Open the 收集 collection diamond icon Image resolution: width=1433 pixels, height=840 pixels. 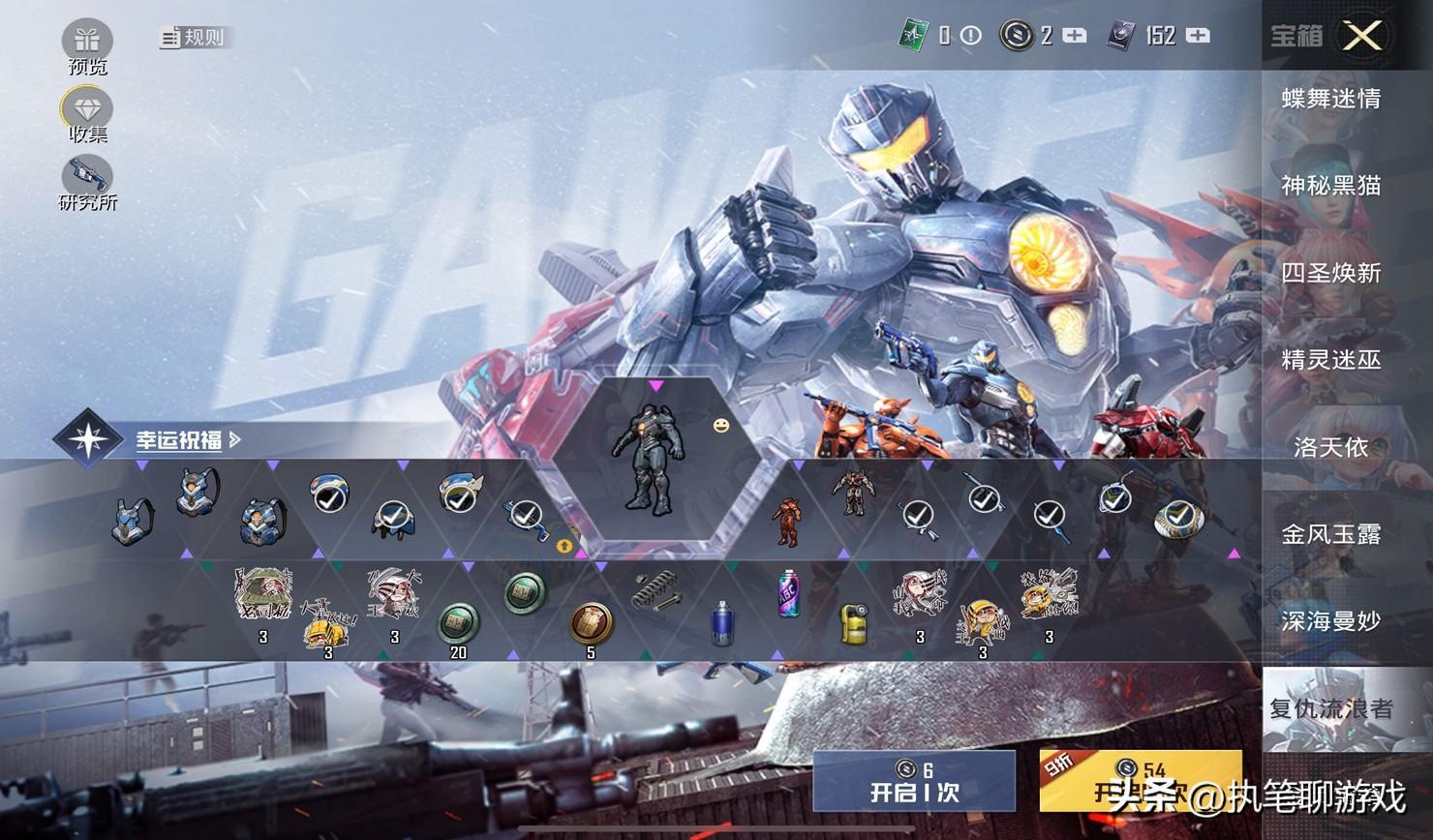87,109
